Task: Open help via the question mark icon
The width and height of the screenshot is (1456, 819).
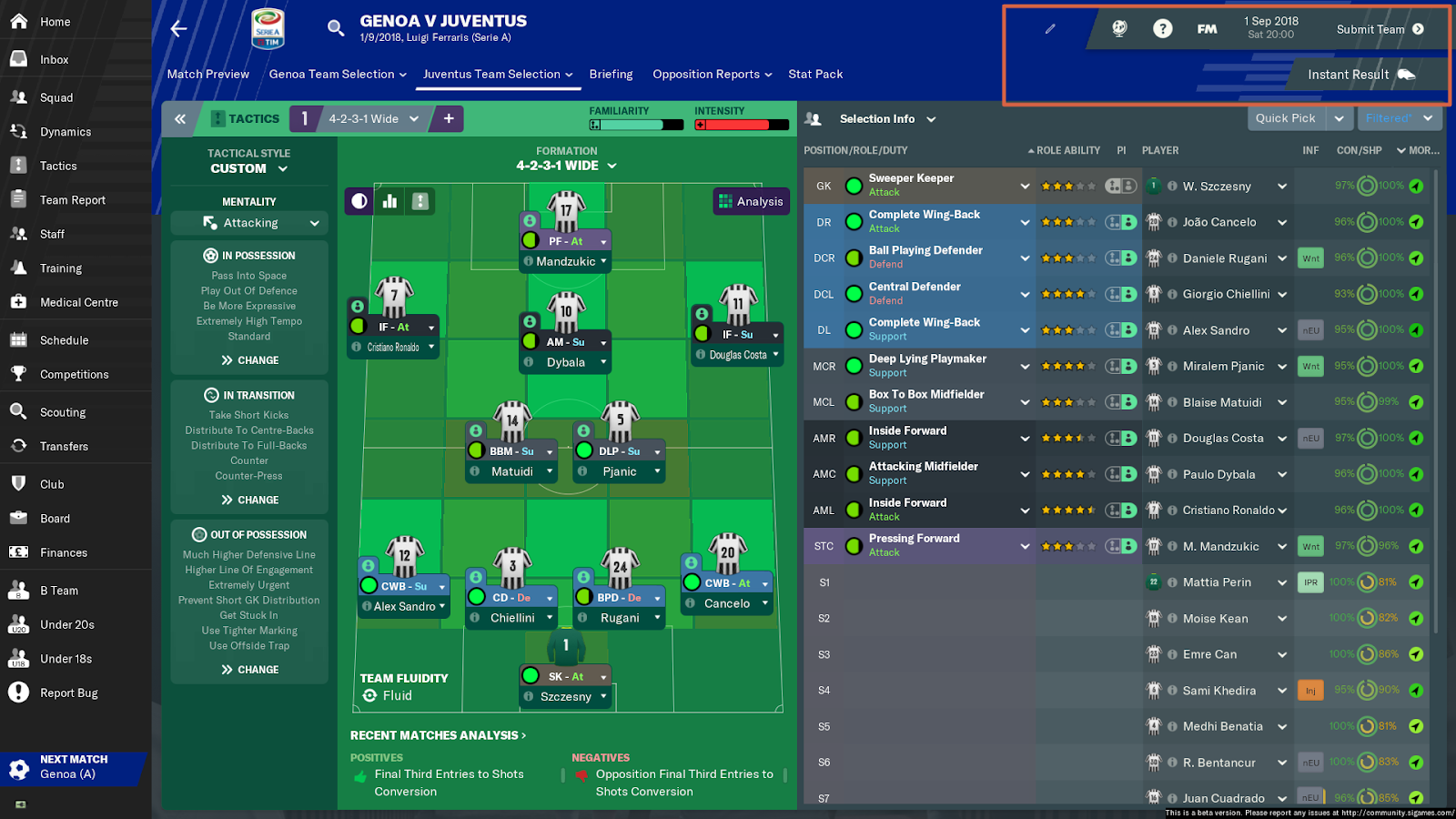Action: tap(1163, 28)
